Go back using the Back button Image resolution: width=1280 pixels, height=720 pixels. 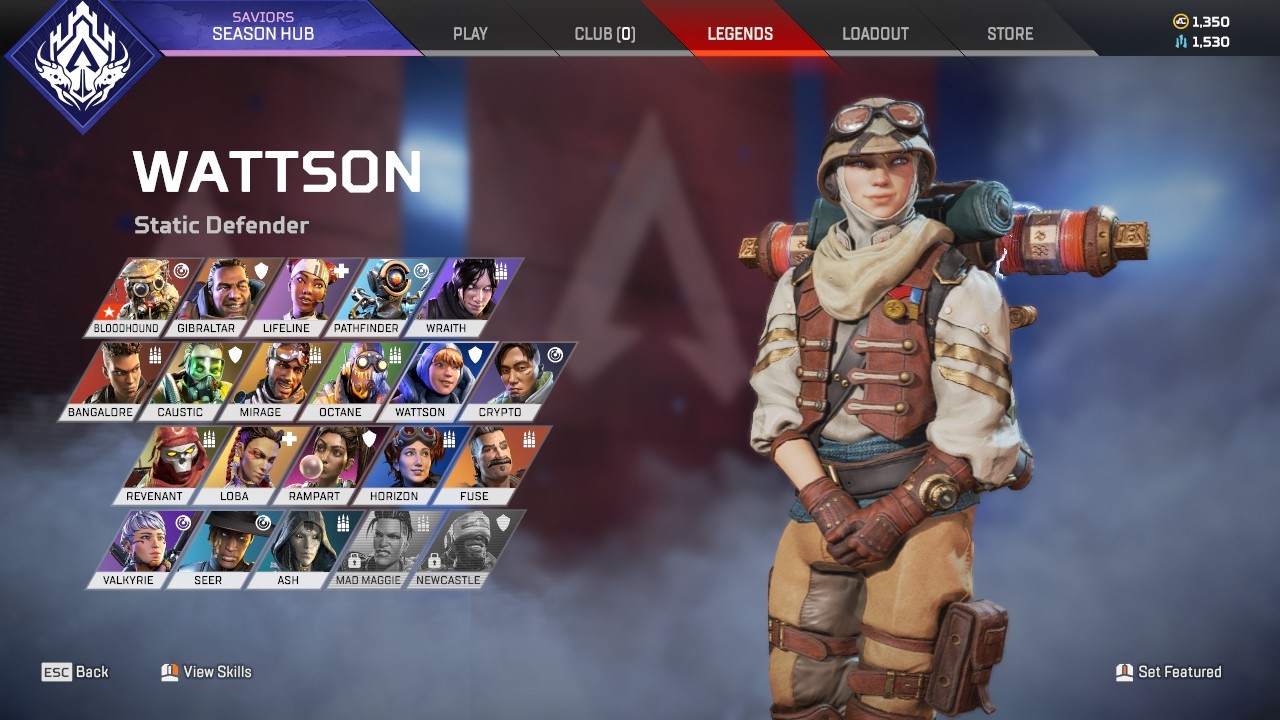pyautogui.click(x=76, y=672)
